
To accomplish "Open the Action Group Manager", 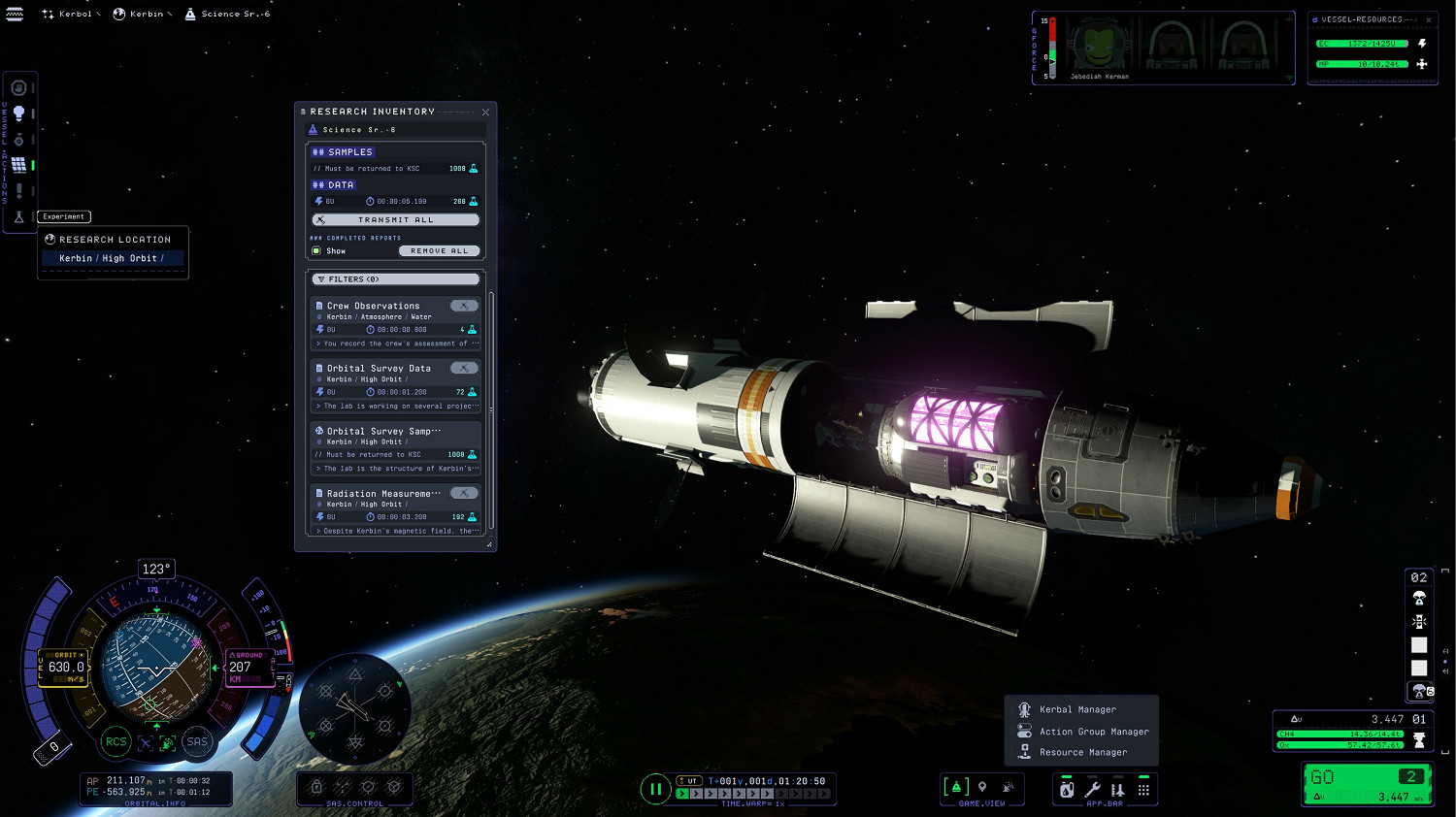I will tap(1093, 732).
